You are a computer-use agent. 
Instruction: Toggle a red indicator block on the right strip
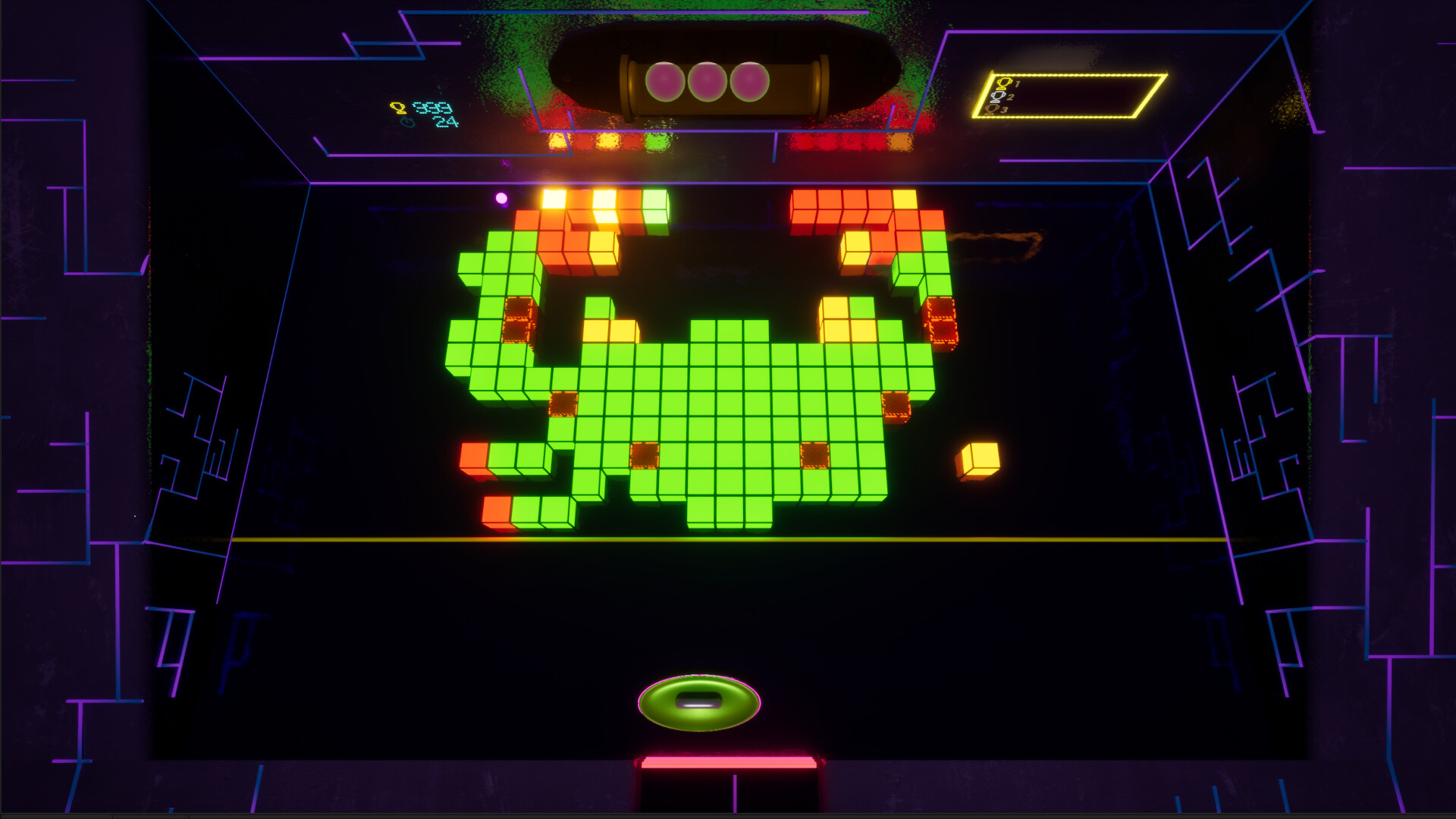[827, 141]
